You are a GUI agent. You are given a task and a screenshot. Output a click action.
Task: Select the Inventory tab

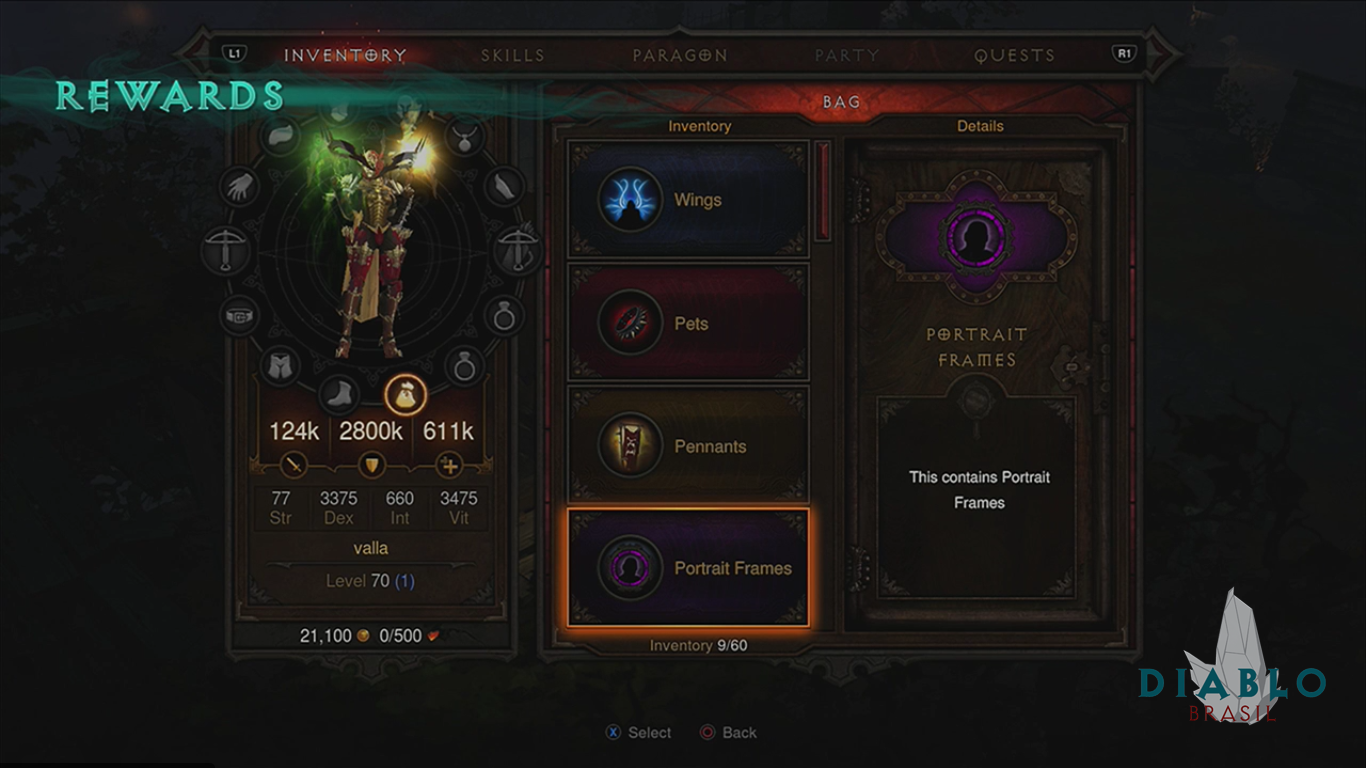click(x=345, y=55)
